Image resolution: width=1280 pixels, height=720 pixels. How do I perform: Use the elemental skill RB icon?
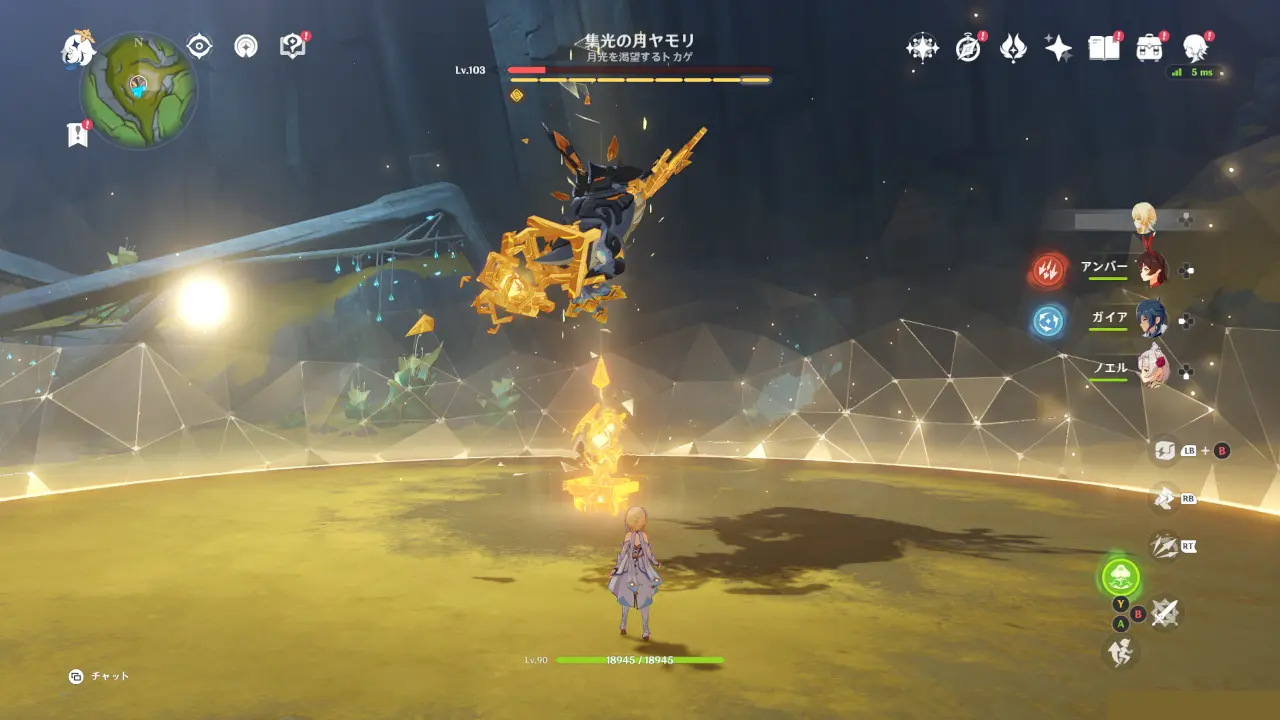click(1164, 497)
